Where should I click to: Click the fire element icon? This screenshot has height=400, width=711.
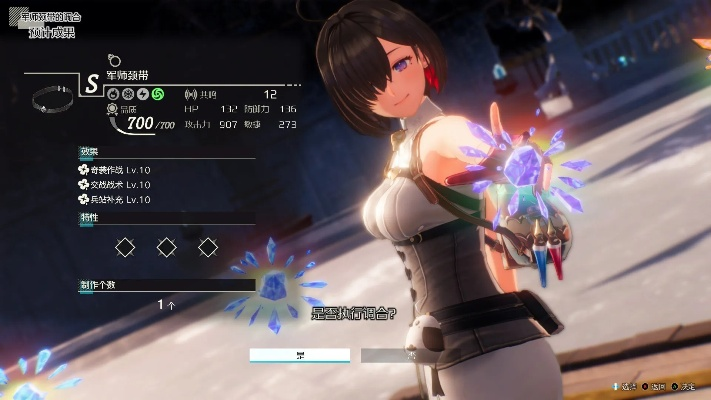coord(113,95)
